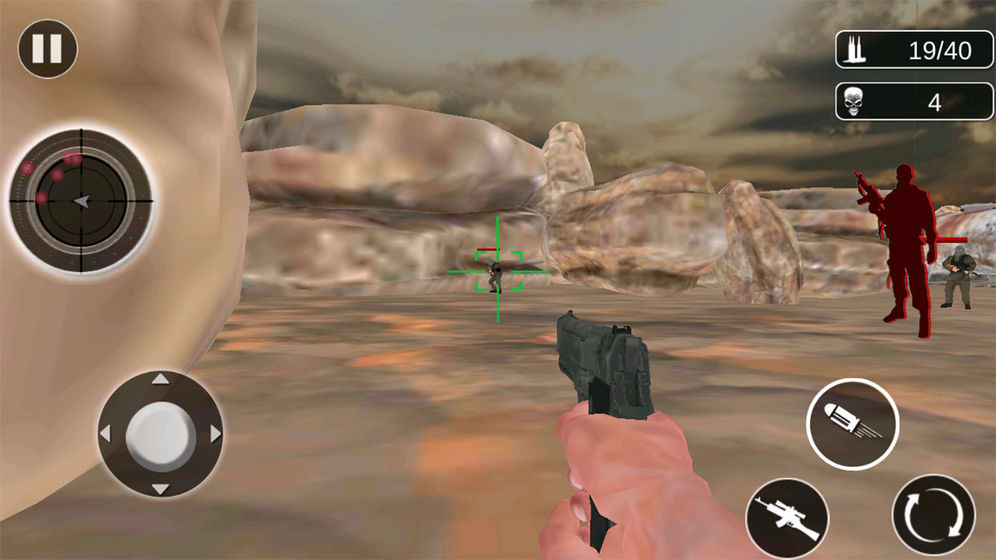Screen dimensions: 996x560
Task: Reload with the circular arrows button
Action: 933,516
